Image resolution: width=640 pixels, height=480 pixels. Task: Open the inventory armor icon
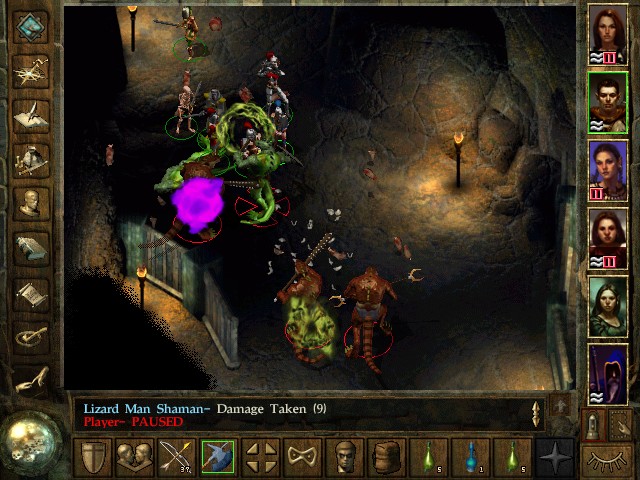tap(32, 158)
